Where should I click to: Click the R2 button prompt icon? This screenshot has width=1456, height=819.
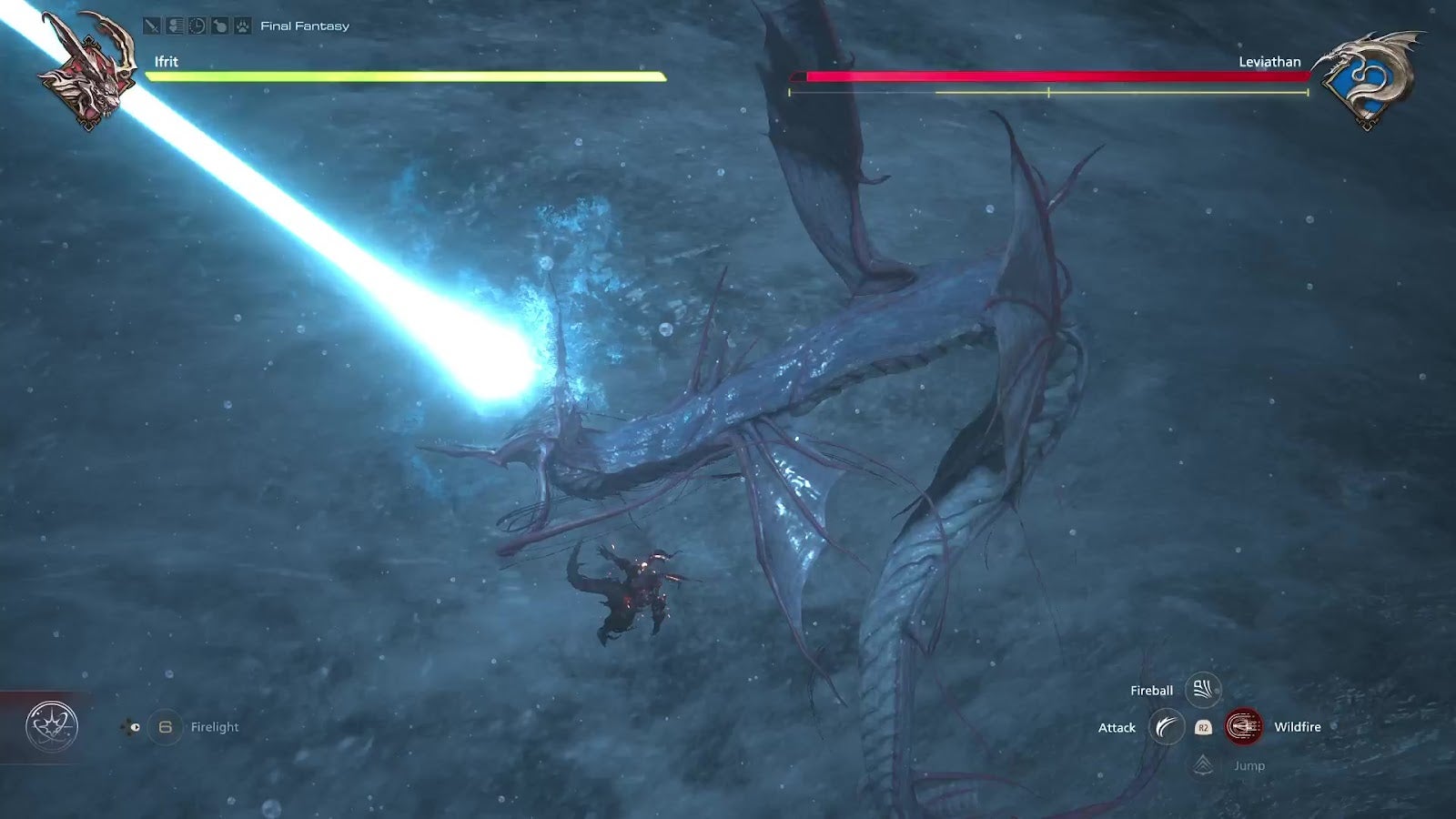[1203, 727]
